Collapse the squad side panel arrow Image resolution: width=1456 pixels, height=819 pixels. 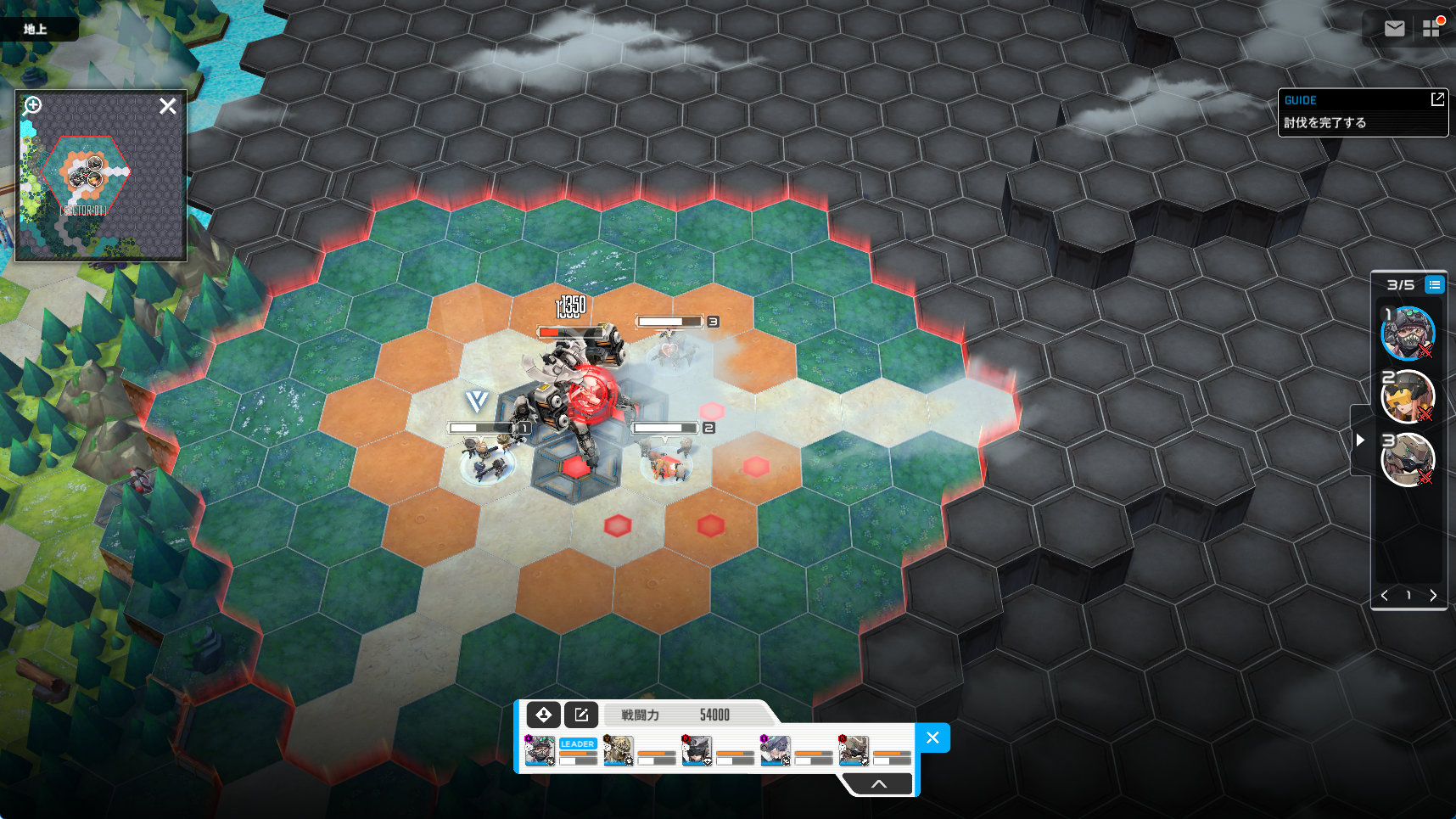click(x=1360, y=440)
